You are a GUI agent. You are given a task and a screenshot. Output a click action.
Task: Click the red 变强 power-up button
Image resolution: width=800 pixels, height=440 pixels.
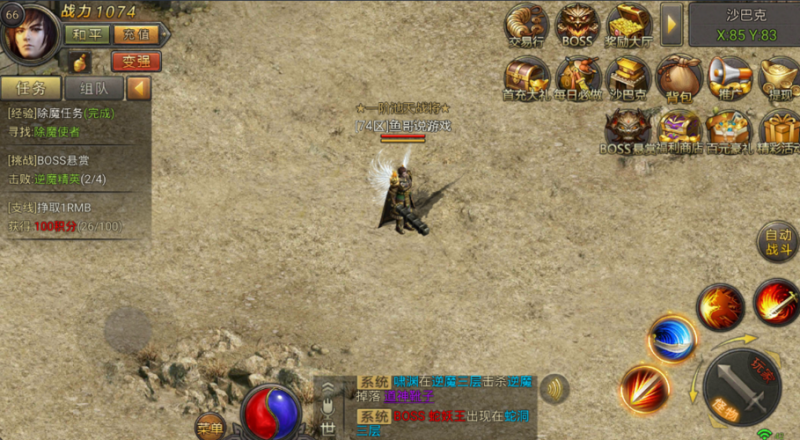click(136, 61)
